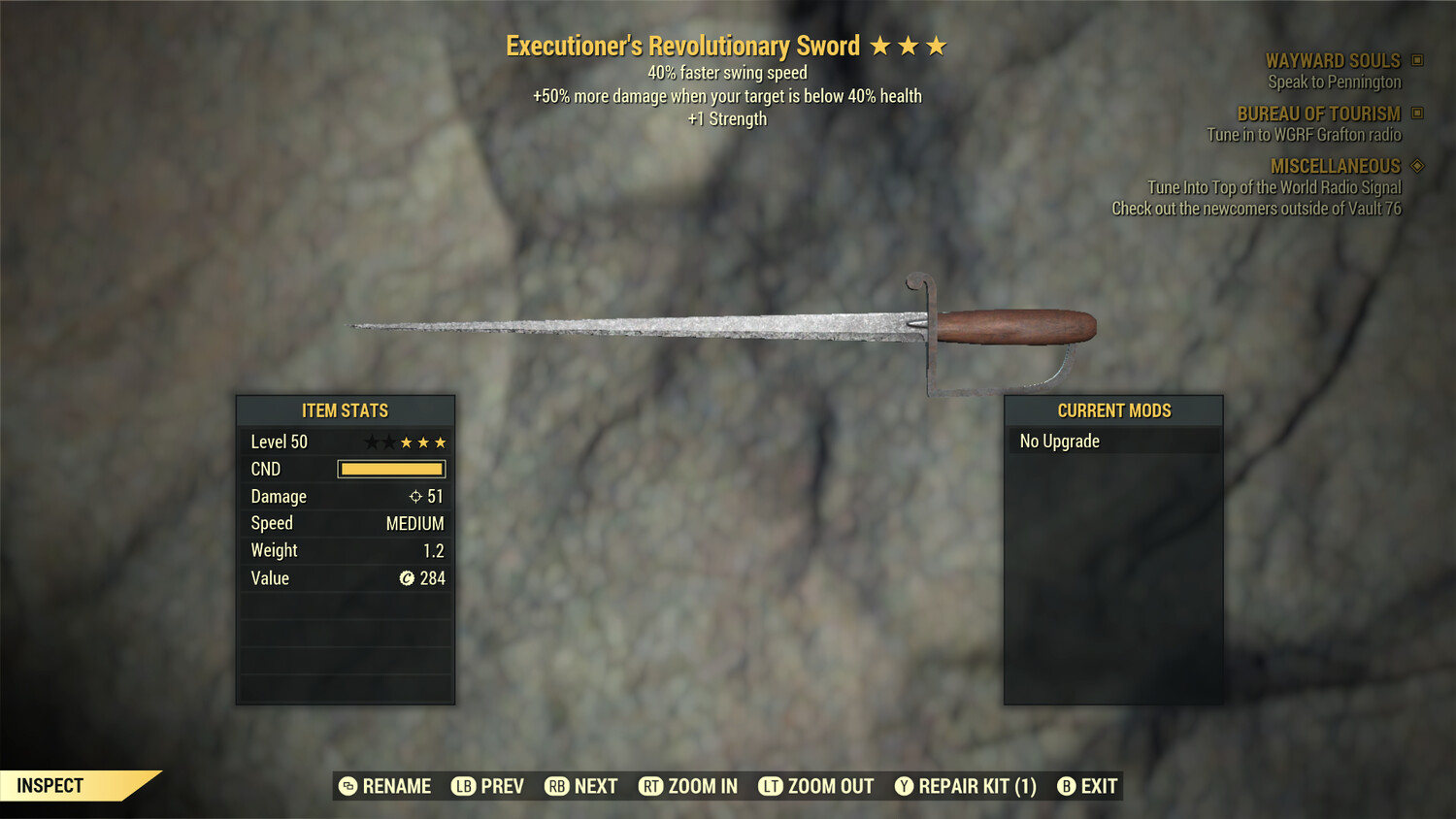
Task: Click the CURRENT MODS panel header
Action: click(1113, 410)
